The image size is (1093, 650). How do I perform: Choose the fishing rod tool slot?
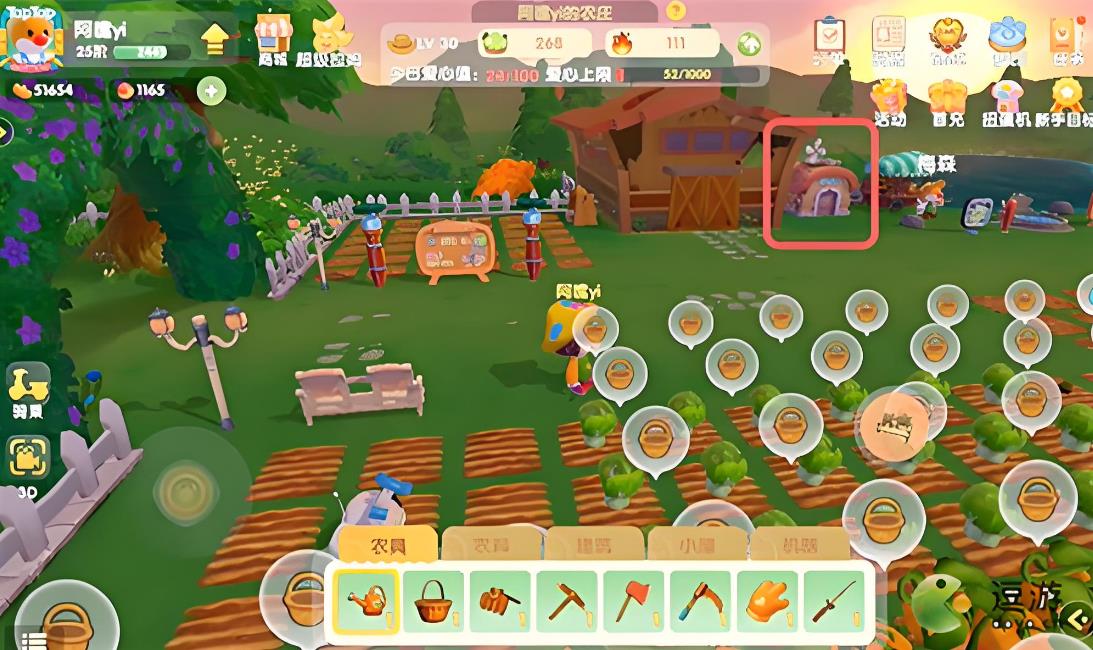point(834,601)
